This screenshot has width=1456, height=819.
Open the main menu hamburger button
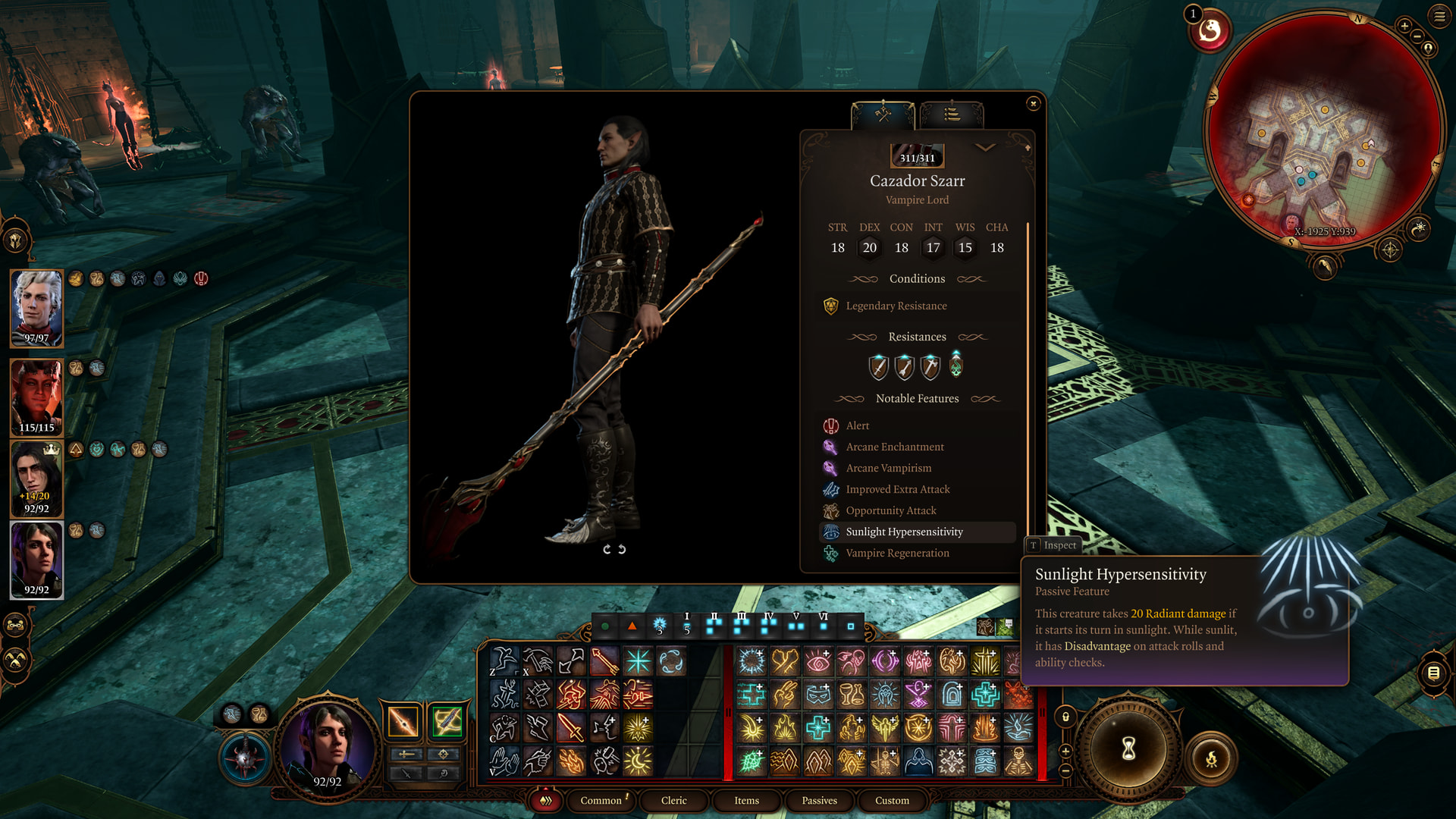tap(1439, 17)
